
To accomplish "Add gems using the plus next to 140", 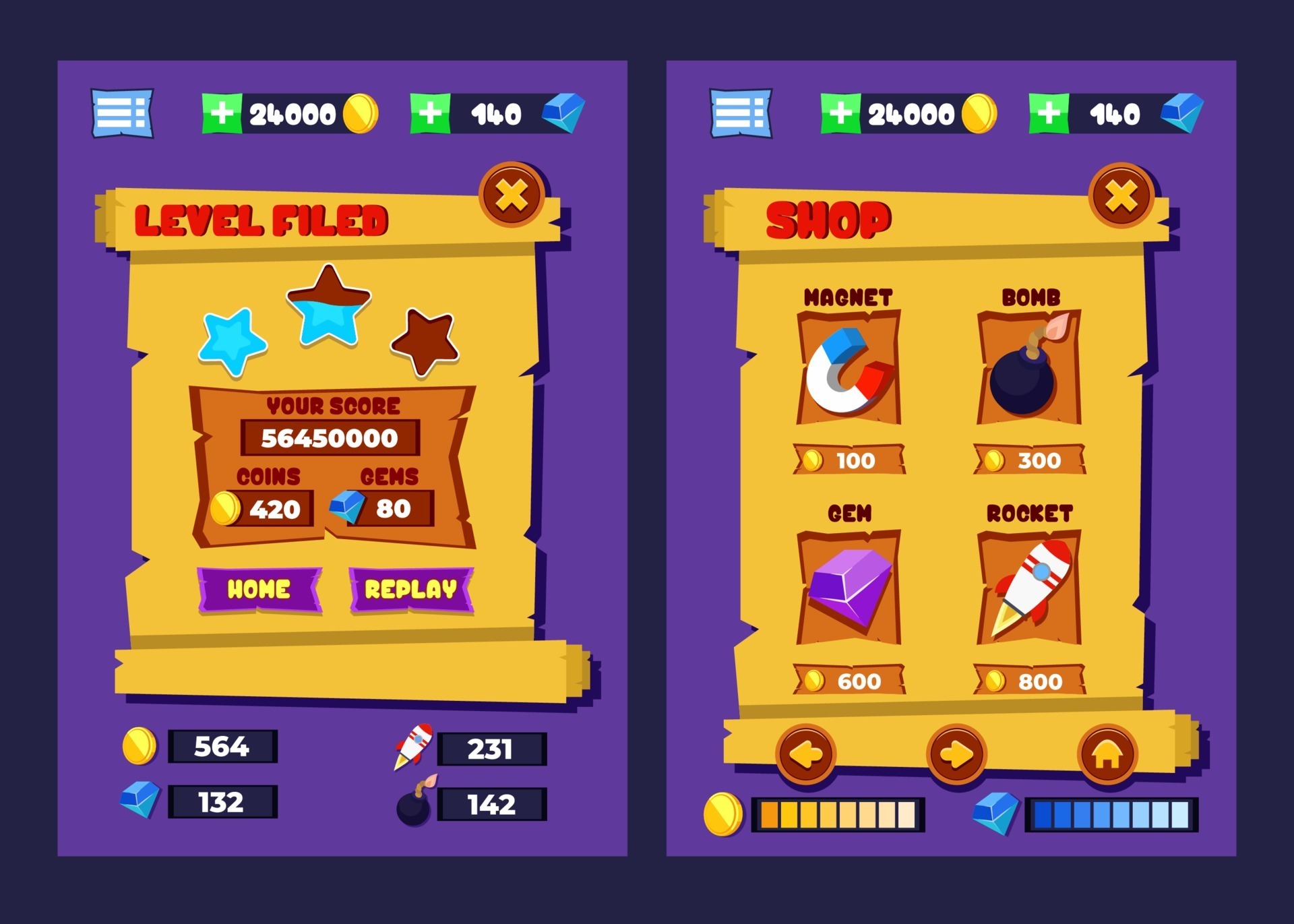I will pos(429,111).
